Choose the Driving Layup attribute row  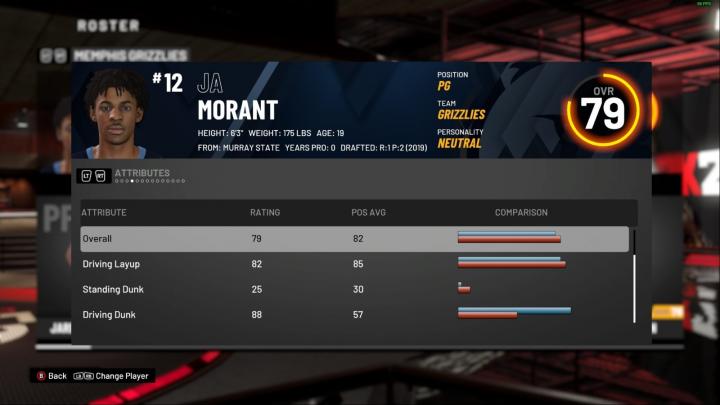354,264
